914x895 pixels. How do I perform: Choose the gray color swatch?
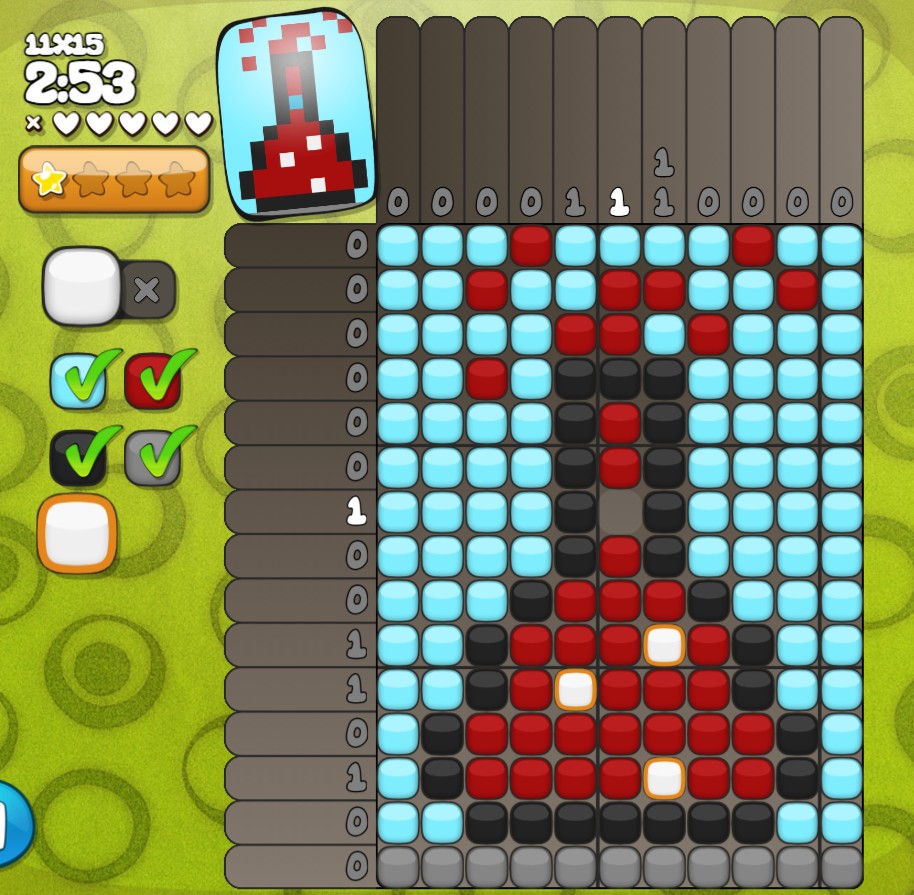tap(152, 457)
